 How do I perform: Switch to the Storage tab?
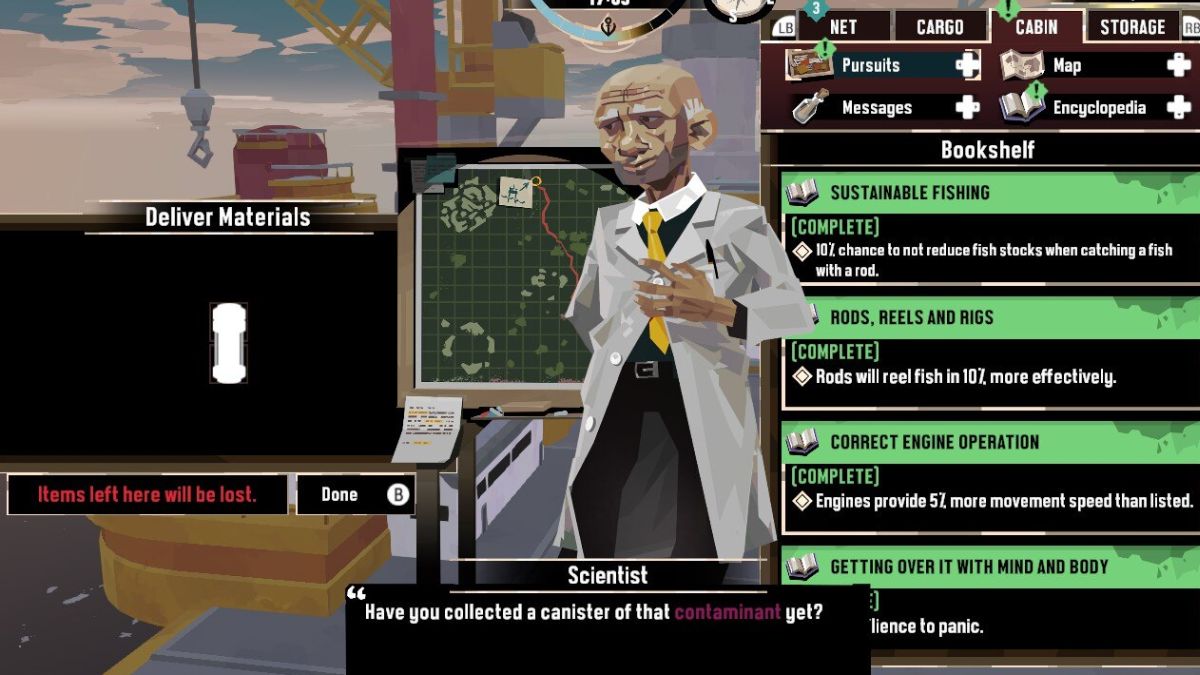pyautogui.click(x=1132, y=27)
